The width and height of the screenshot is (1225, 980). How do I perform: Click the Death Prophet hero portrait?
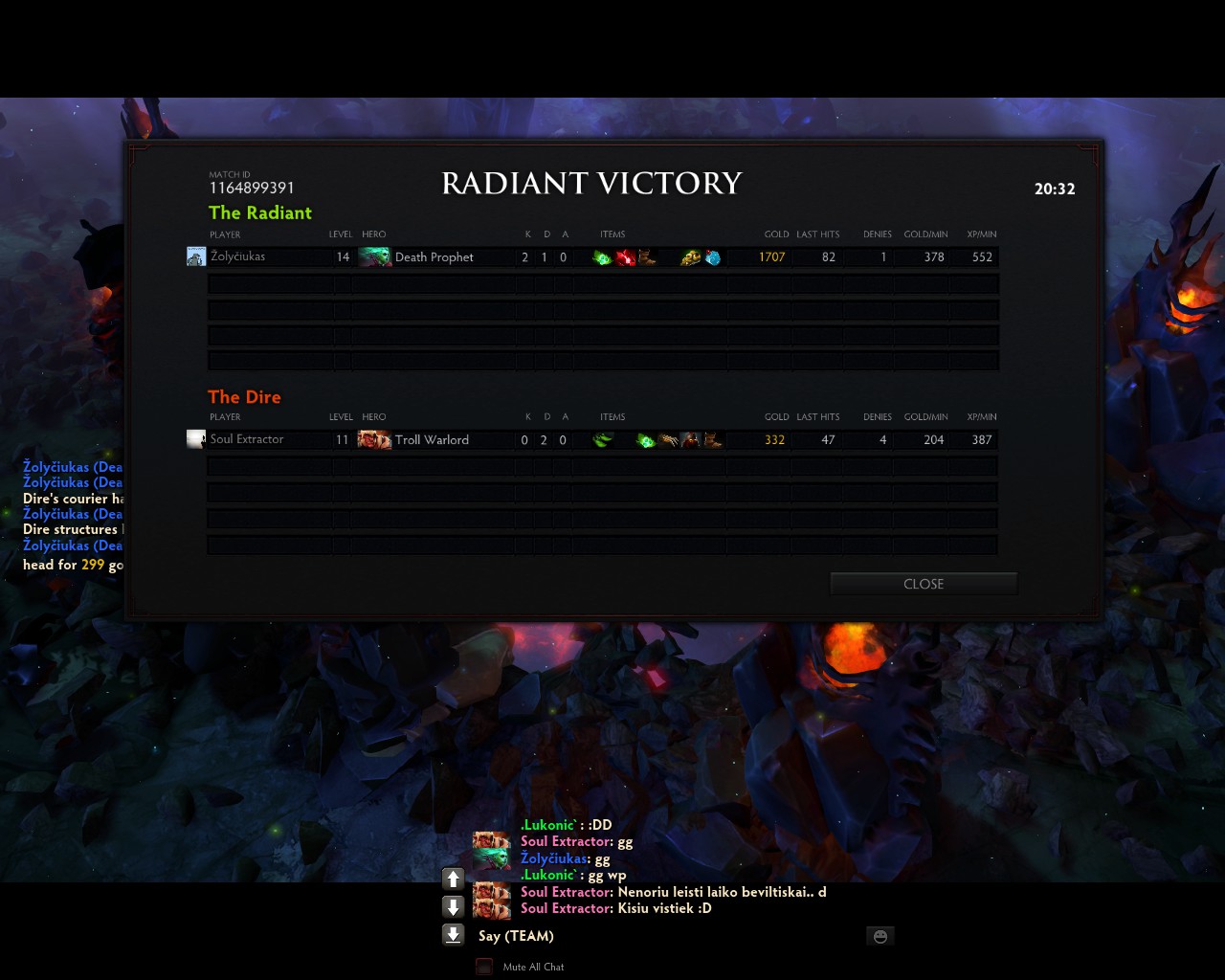point(374,256)
